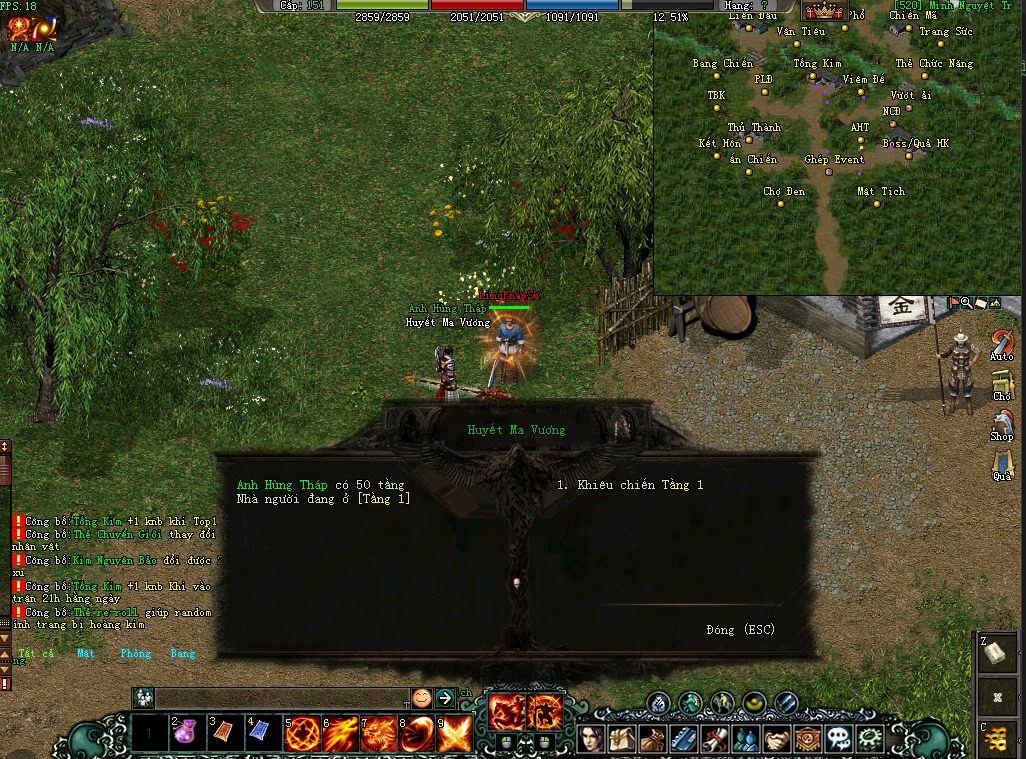Activate the fire ring skill in slot 5
Image resolution: width=1026 pixels, height=759 pixels.
(301, 735)
